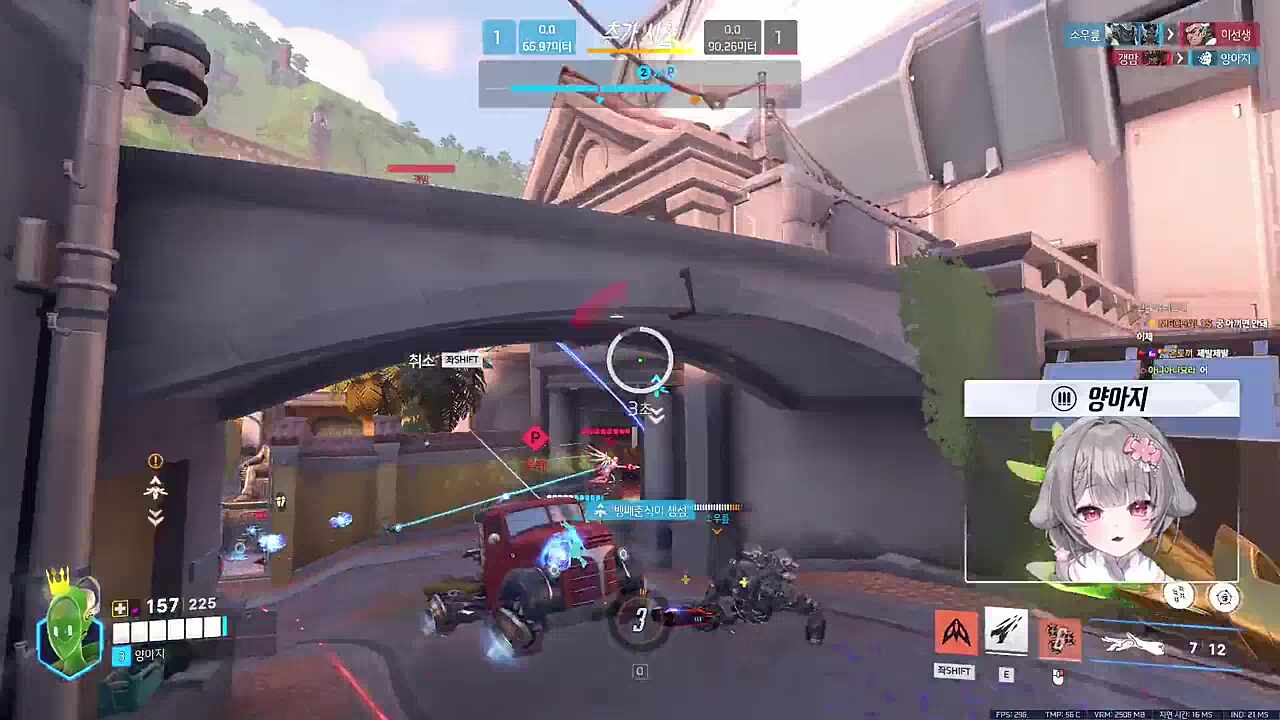
Task: Click the yellow health pack plus icon
Action: pyautogui.click(x=120, y=607)
